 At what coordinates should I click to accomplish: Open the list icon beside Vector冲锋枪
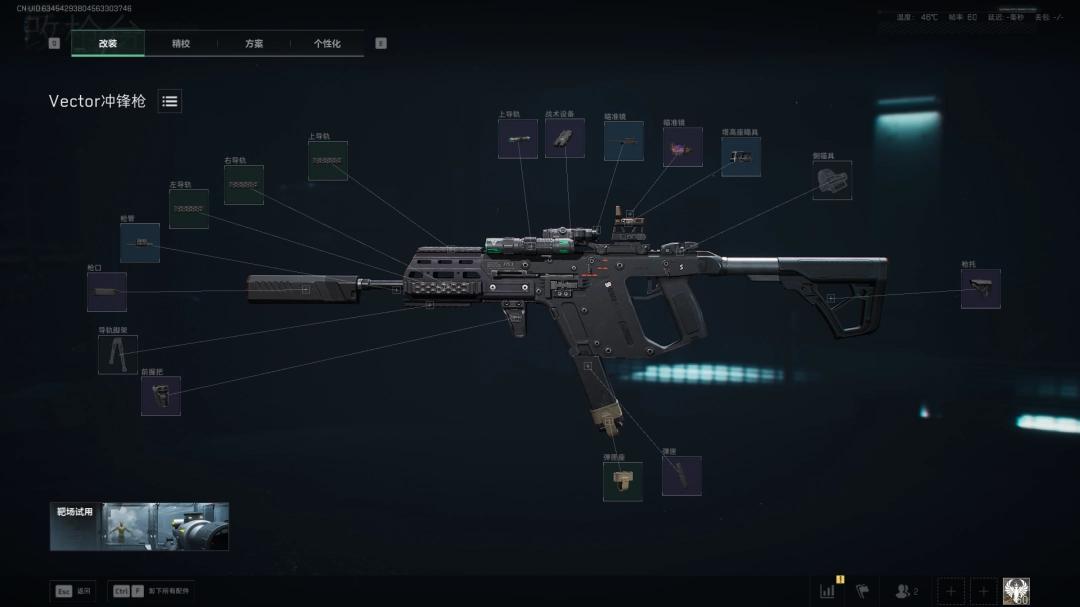pos(170,101)
